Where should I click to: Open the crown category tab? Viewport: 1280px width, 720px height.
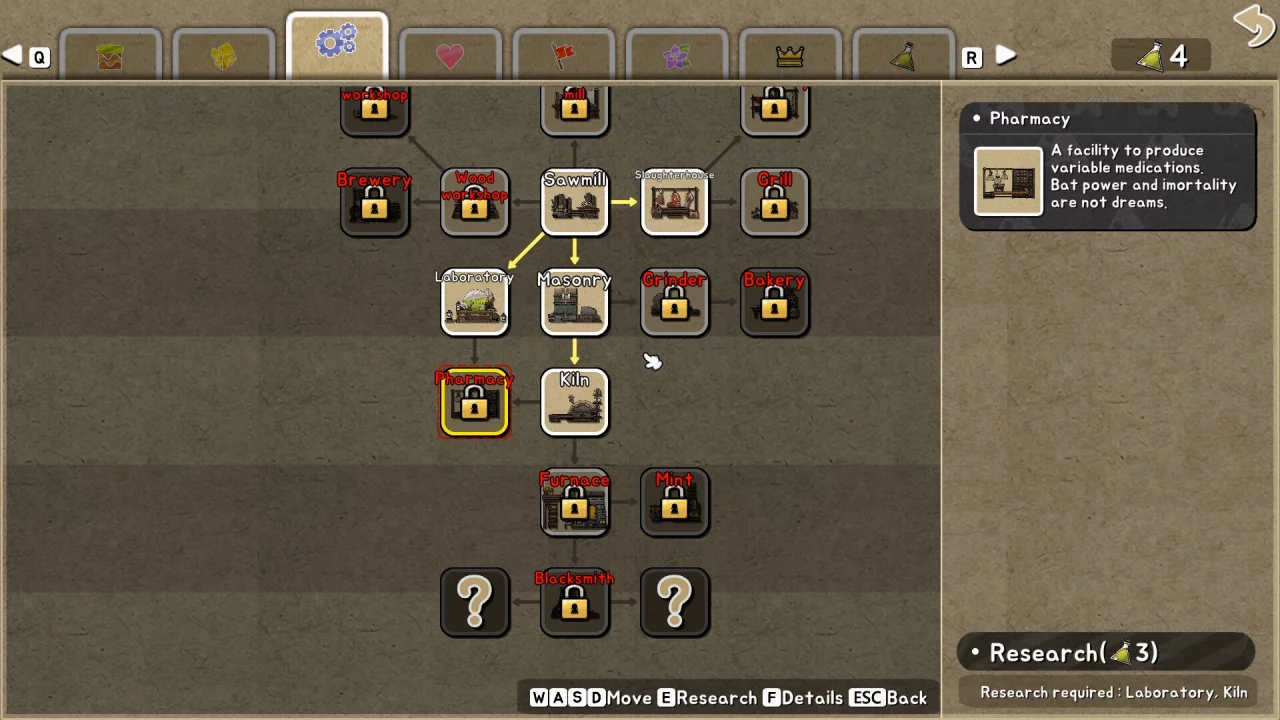[790, 56]
